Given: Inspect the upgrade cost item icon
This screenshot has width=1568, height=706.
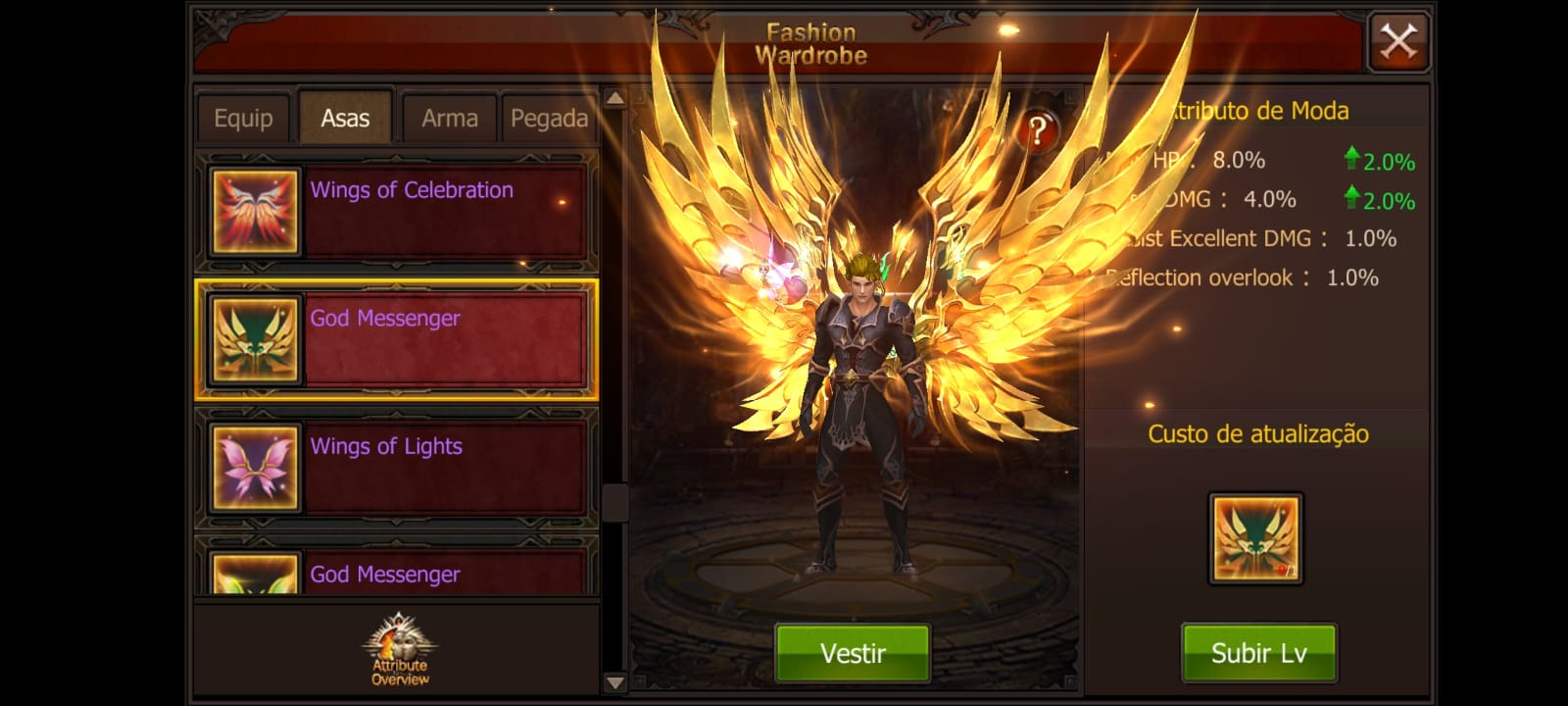Looking at the screenshot, I should [x=1255, y=538].
